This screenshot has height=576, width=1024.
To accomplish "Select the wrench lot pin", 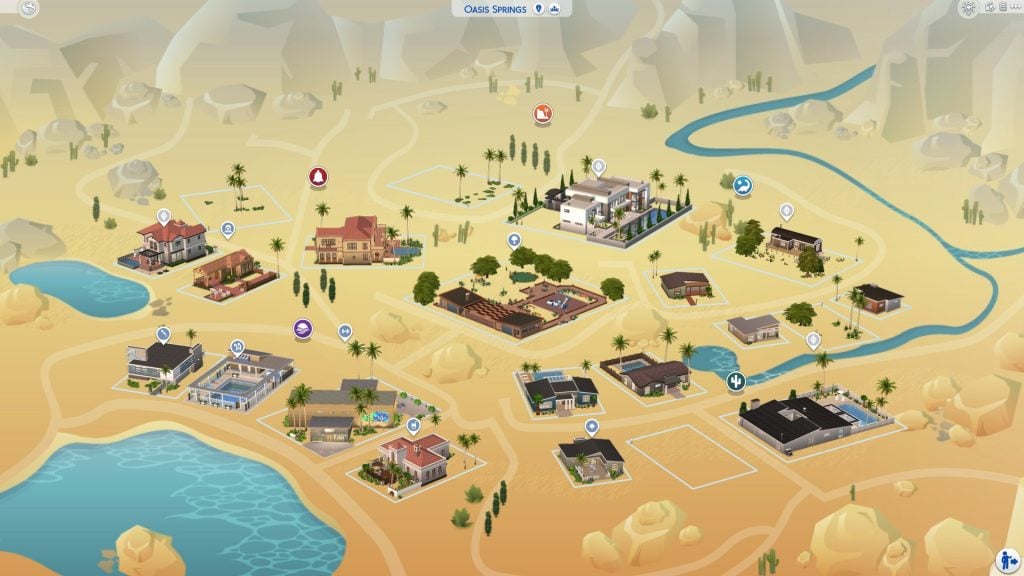I will (163, 333).
